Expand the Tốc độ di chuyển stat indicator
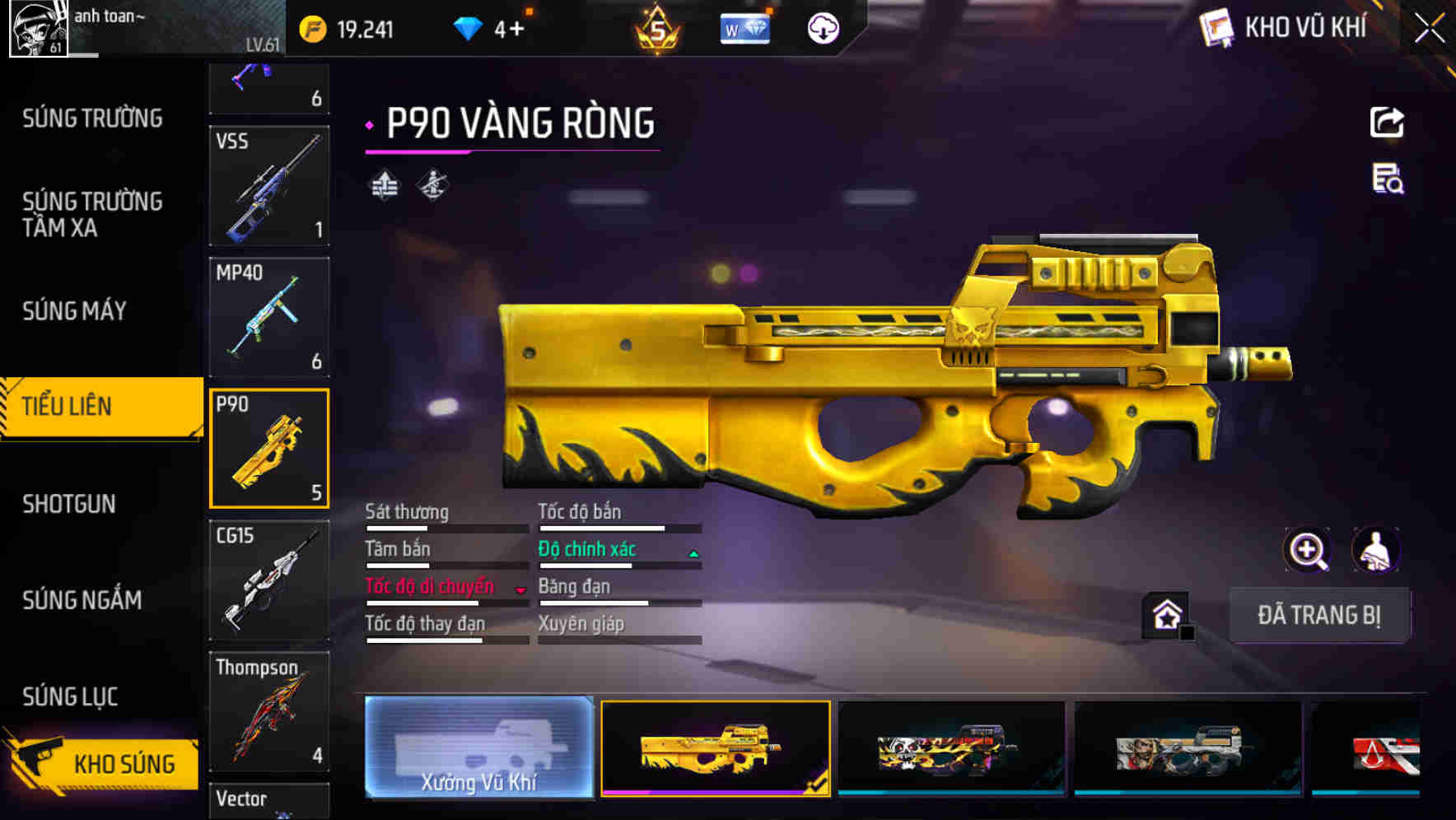This screenshot has width=1456, height=820. 519,588
